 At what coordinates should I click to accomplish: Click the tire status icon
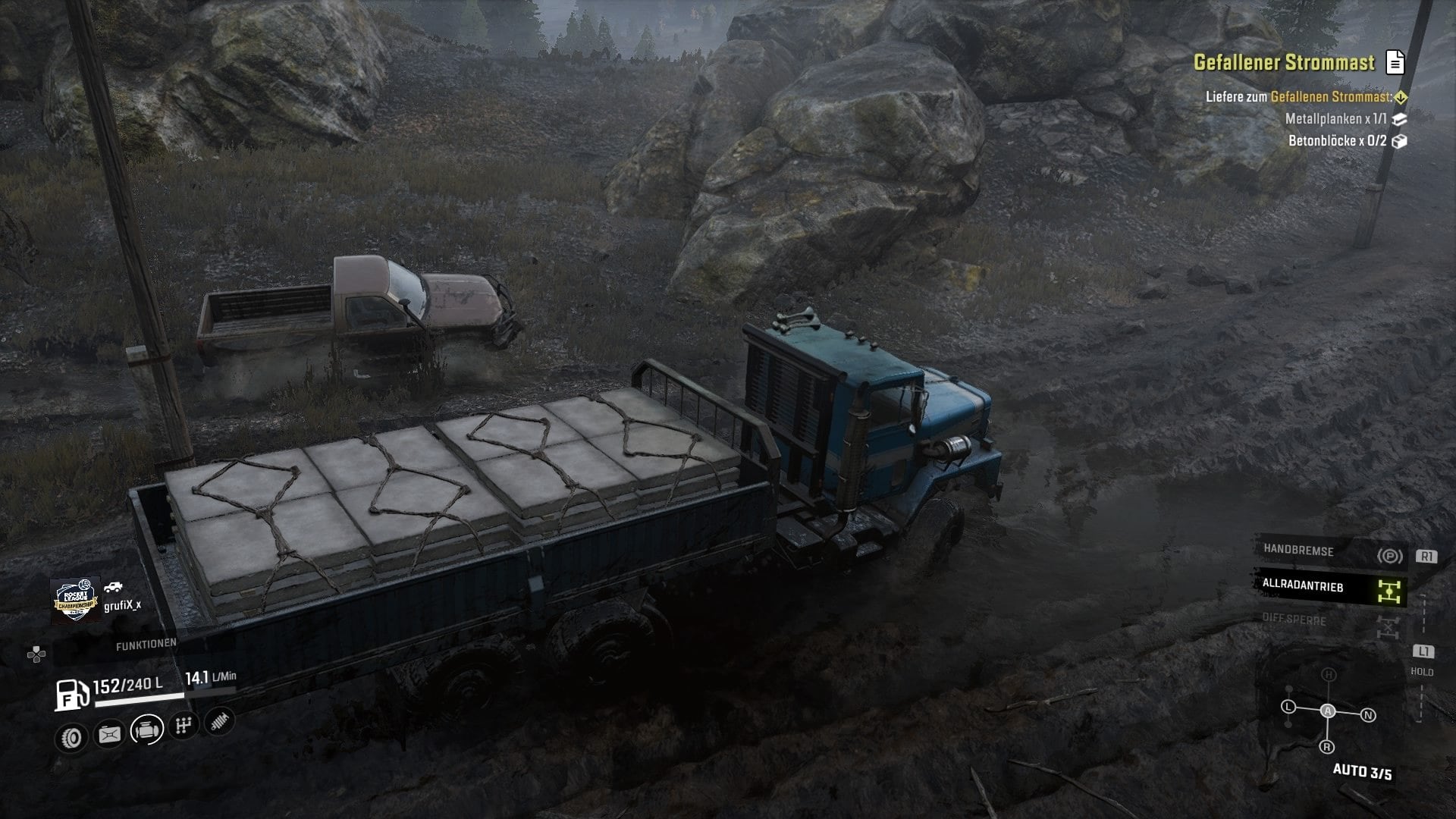click(72, 737)
